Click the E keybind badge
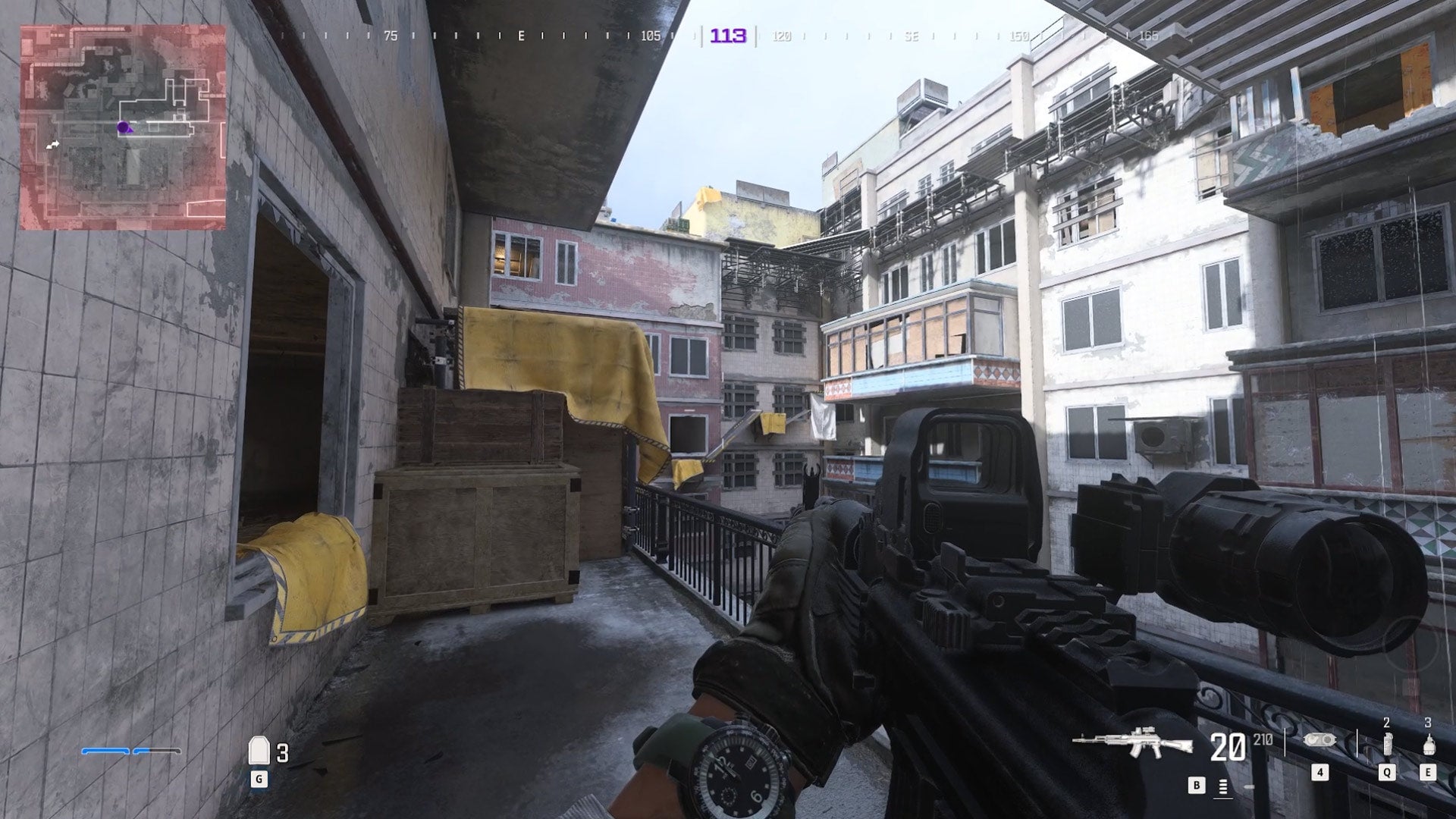Screen dimensions: 1456x819 (1429, 772)
